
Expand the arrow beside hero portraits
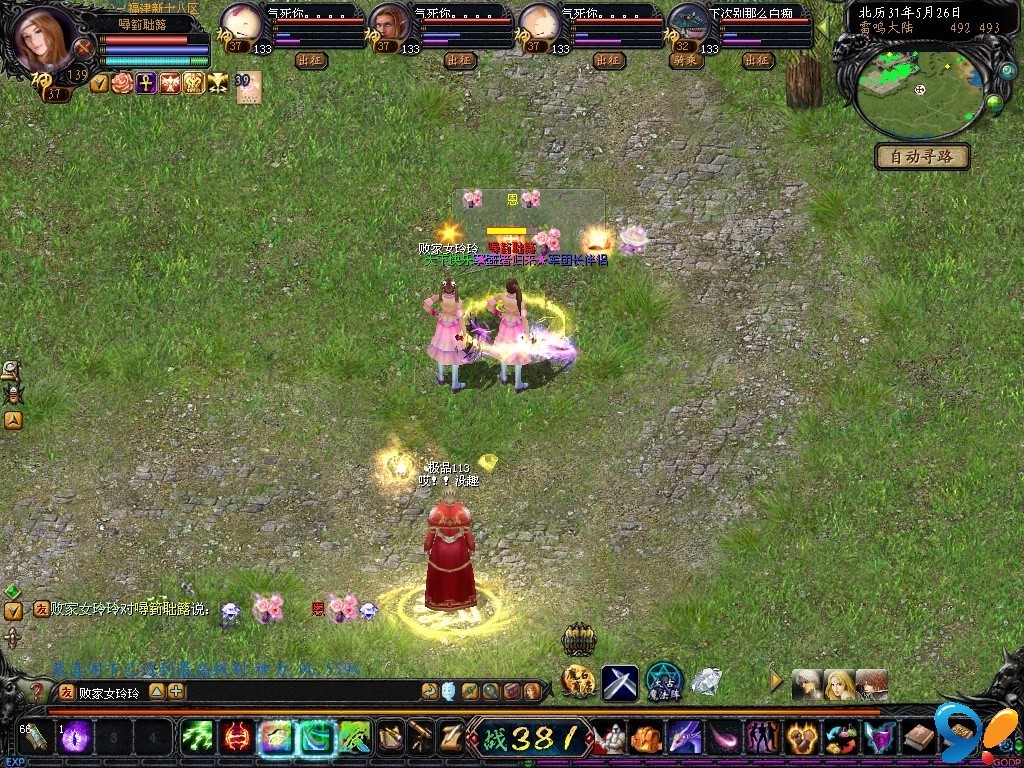[776, 681]
